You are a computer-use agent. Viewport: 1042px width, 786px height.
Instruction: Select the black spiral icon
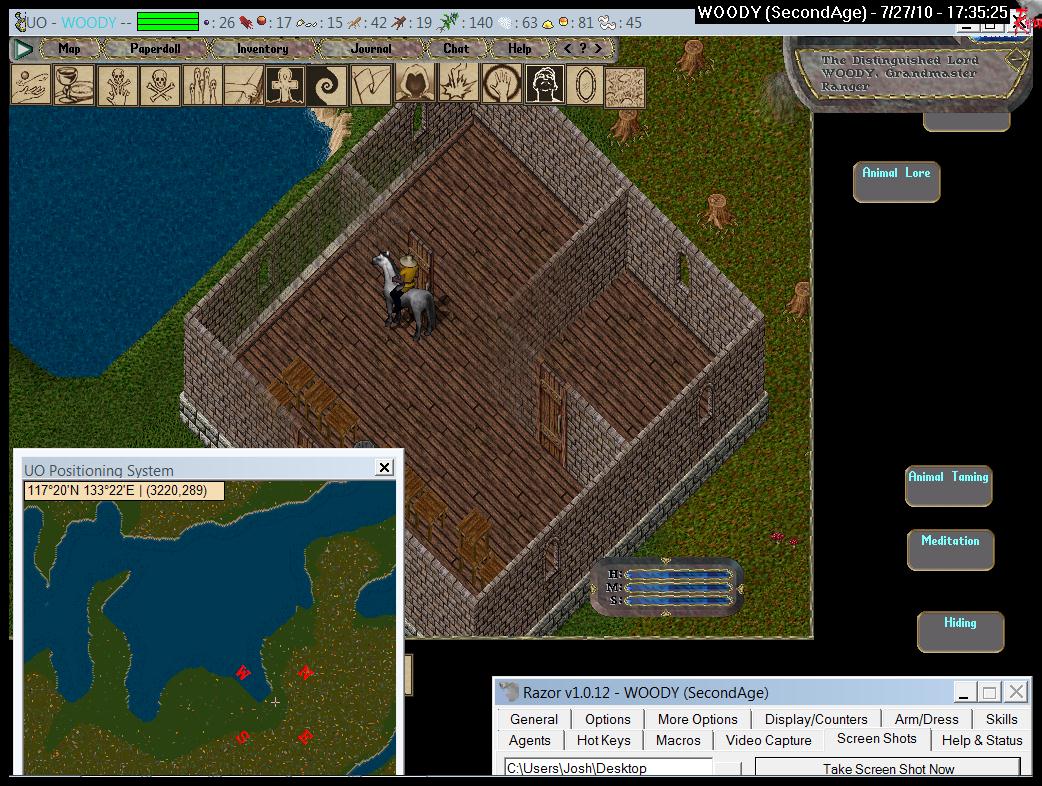[327, 85]
